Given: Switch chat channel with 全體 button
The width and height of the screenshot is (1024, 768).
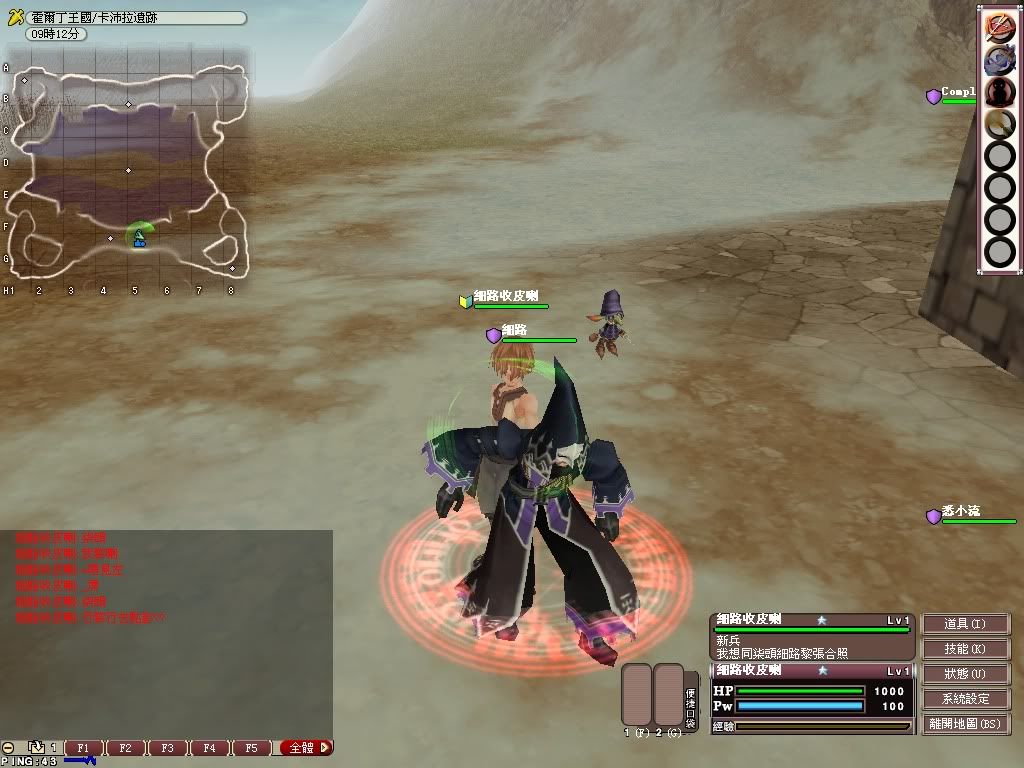Looking at the screenshot, I should [305, 748].
